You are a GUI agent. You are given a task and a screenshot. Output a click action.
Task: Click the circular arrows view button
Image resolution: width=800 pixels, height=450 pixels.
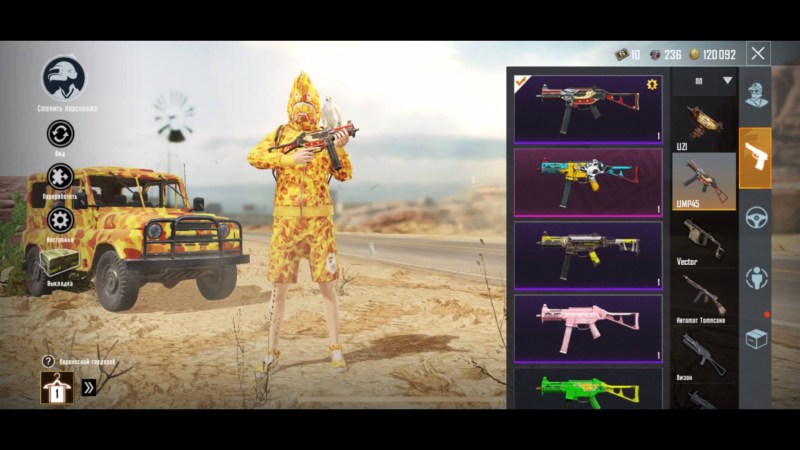pos(60,134)
